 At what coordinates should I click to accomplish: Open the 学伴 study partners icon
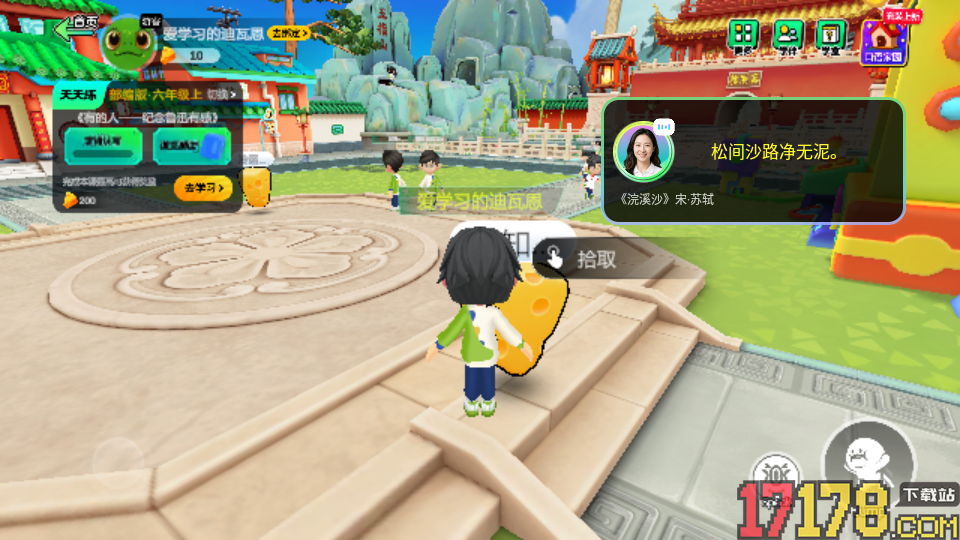786,36
